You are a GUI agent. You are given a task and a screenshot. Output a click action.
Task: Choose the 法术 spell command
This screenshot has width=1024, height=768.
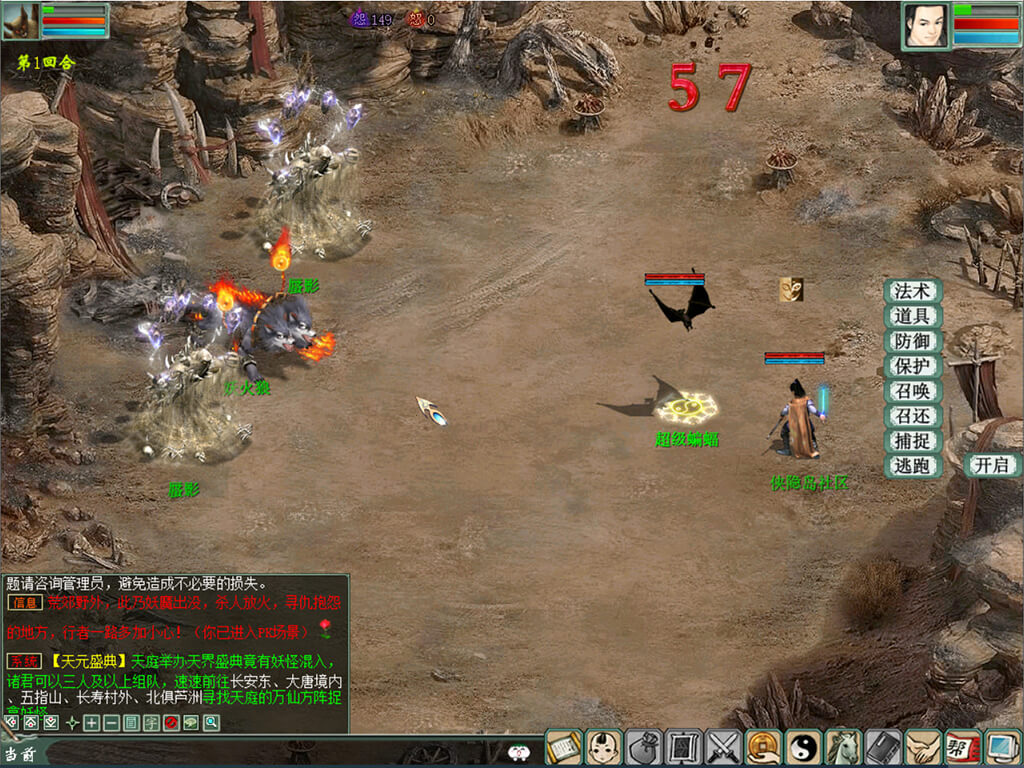912,291
